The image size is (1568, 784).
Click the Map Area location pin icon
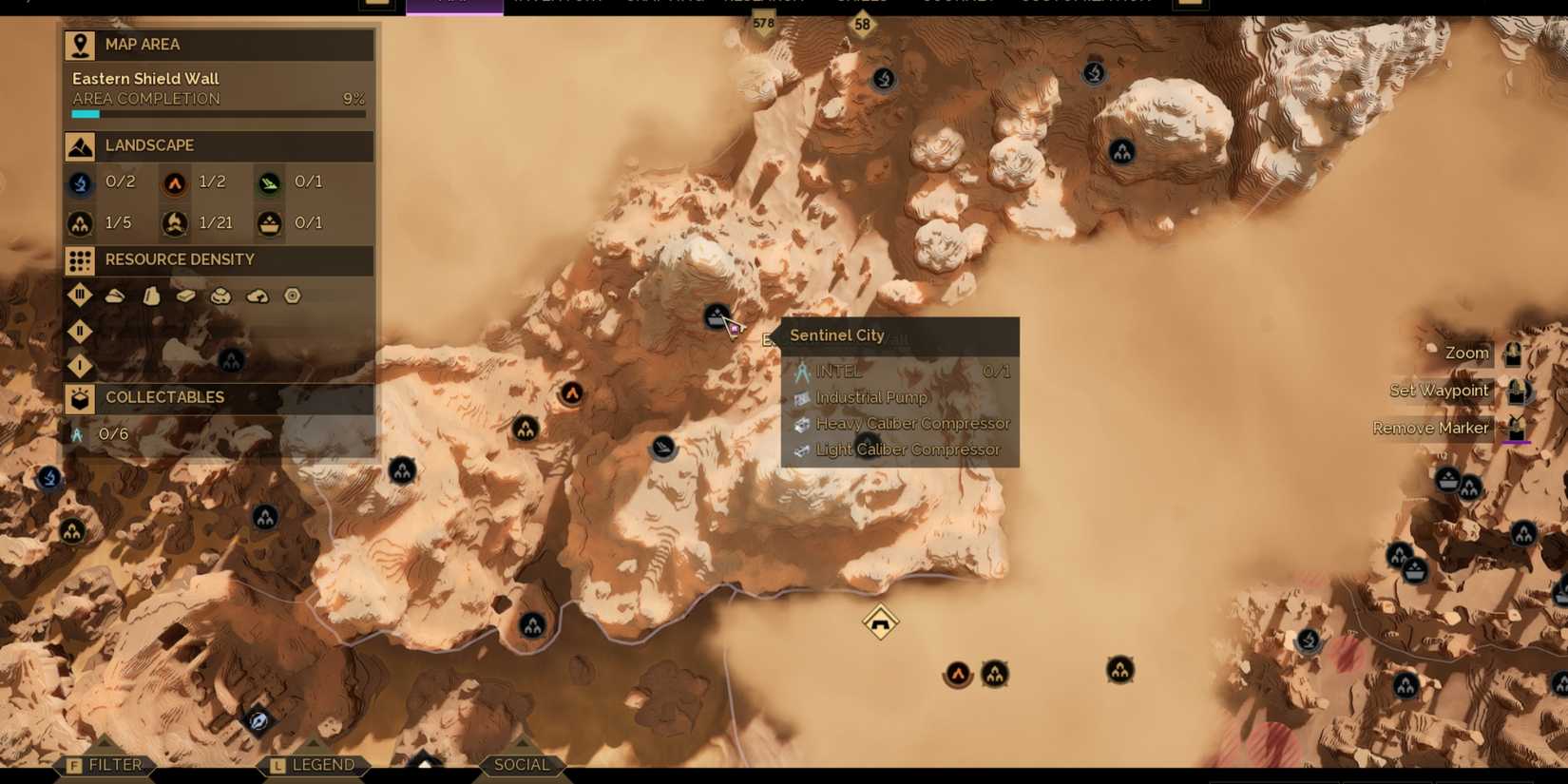tap(80, 44)
